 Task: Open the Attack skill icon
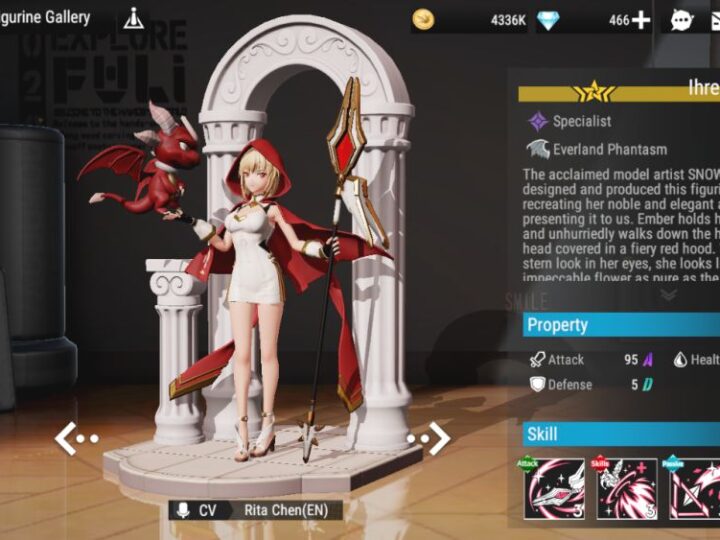click(x=554, y=488)
